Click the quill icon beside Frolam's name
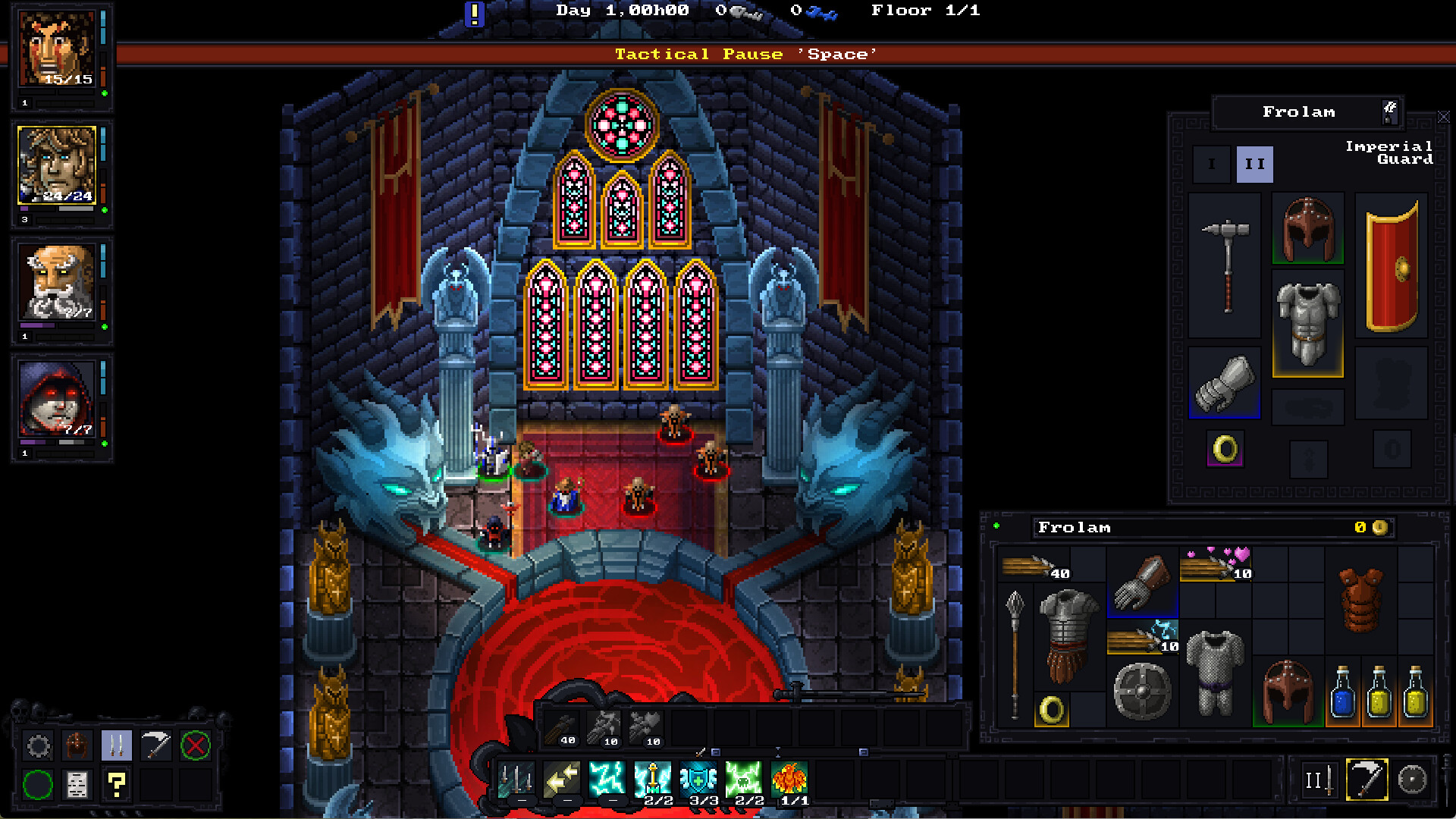Screen dimensions: 1456x819 click(1390, 111)
